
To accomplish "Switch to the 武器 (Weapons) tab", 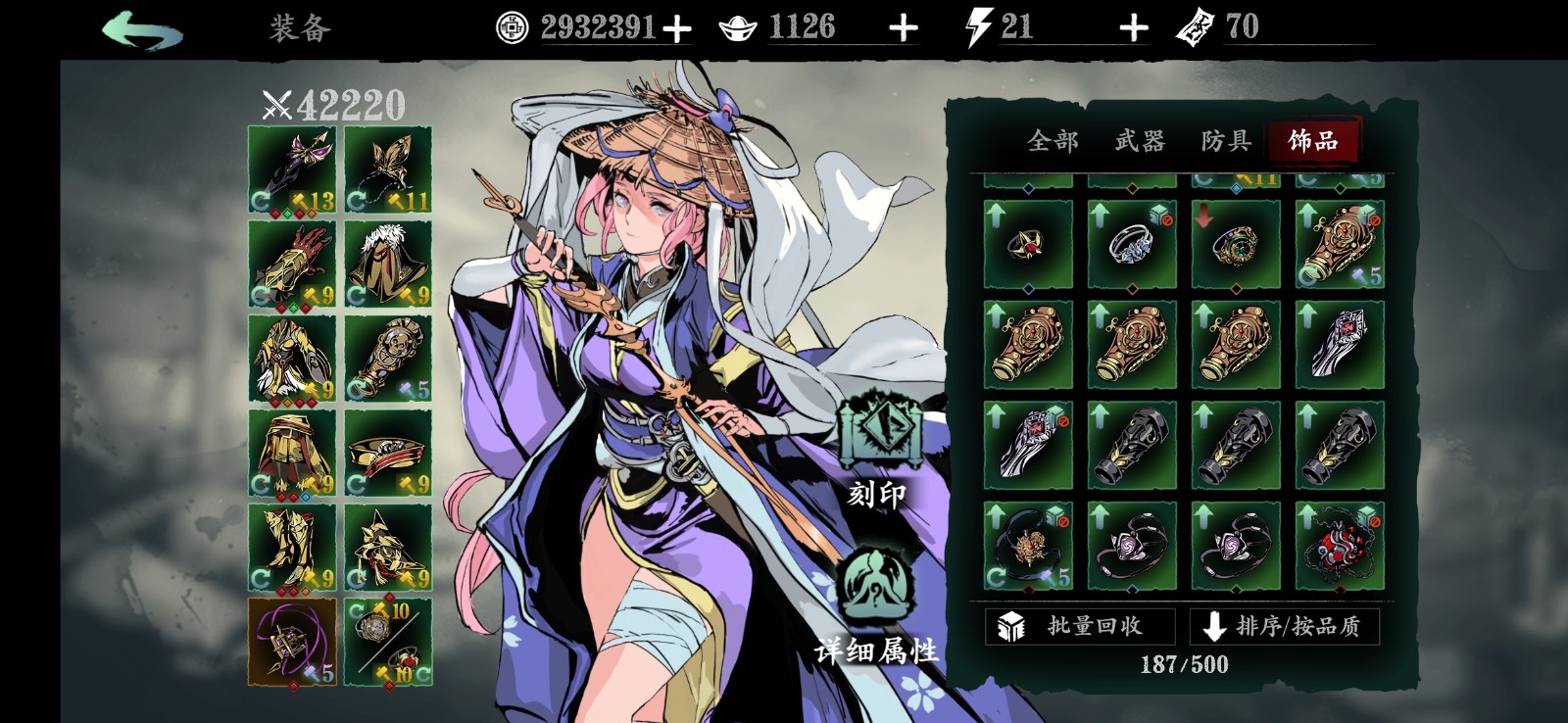I will point(1139,142).
